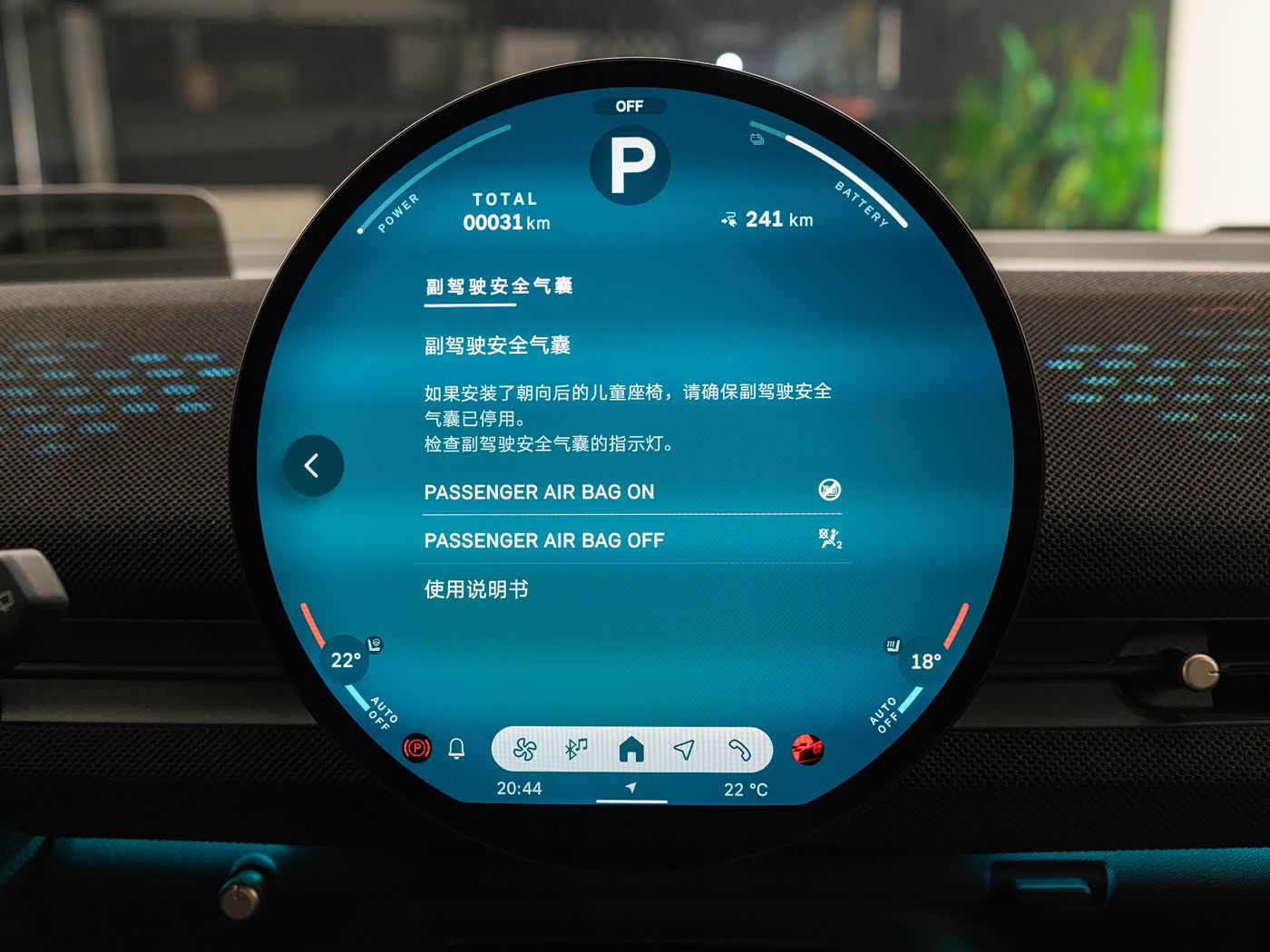
Task: Open notifications bell icon
Action: pyautogui.click(x=456, y=749)
